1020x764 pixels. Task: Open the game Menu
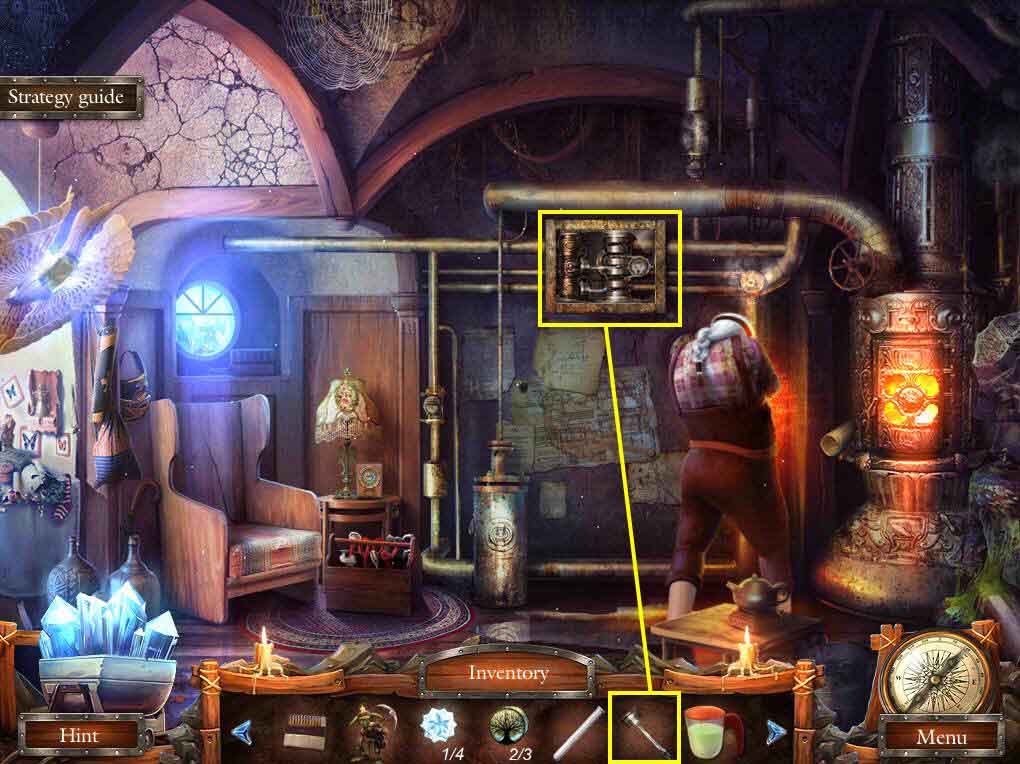point(939,738)
